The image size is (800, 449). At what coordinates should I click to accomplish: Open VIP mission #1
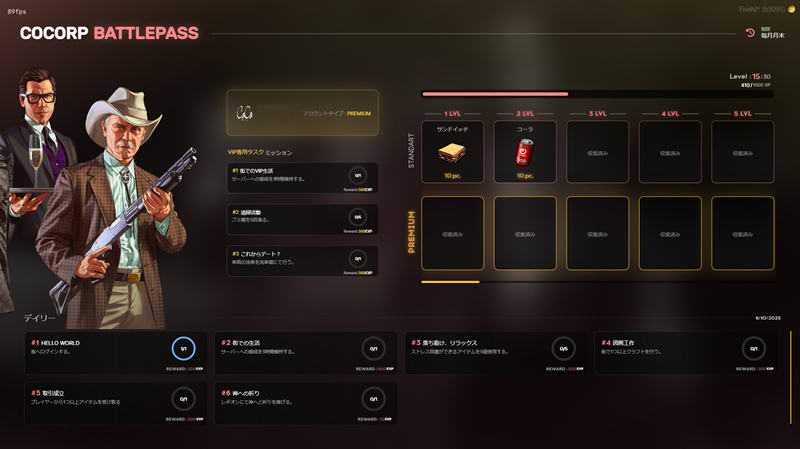tap(302, 178)
